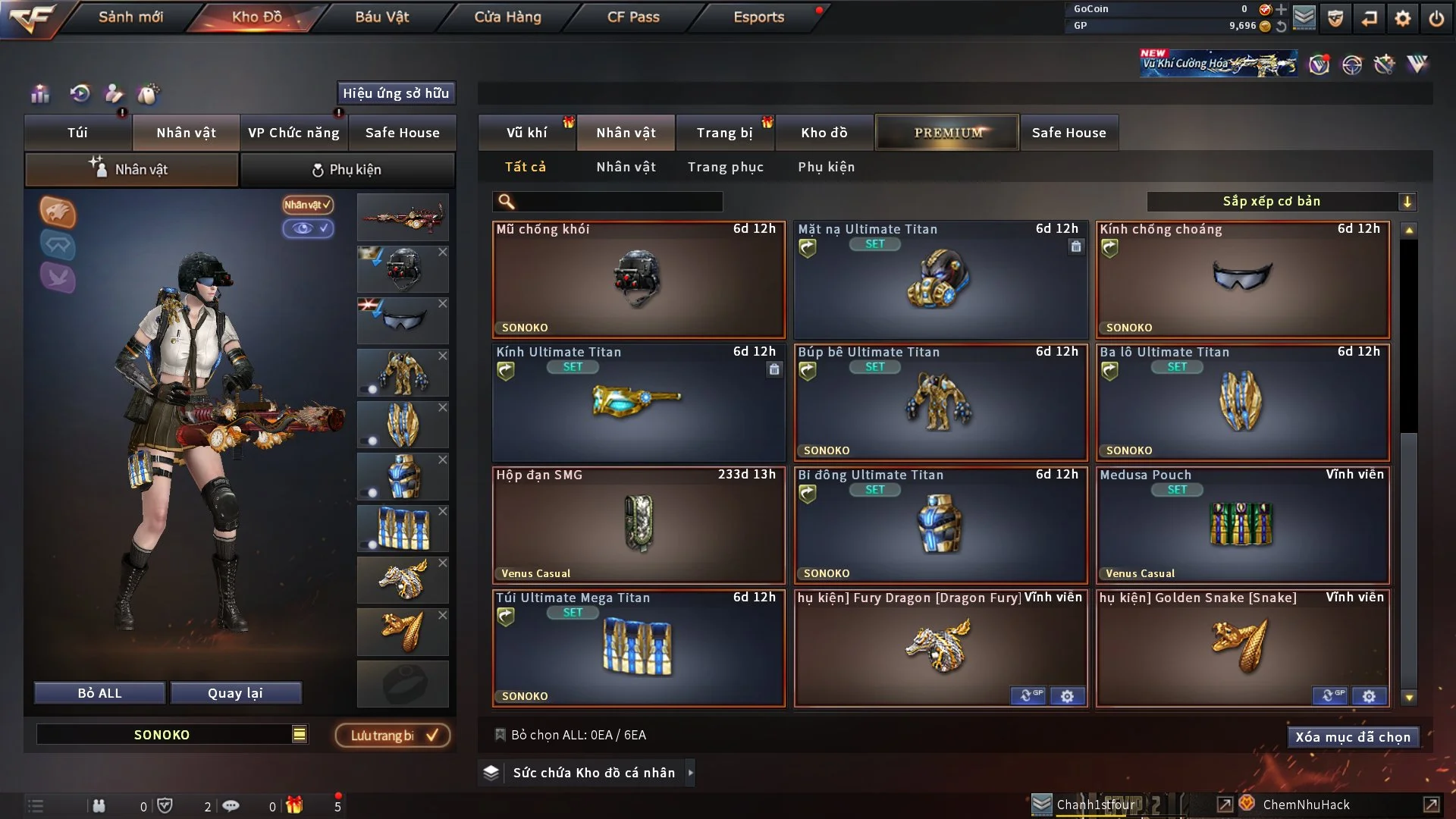
Task: Save loadout with Lưu trang bị
Action: 393,736
